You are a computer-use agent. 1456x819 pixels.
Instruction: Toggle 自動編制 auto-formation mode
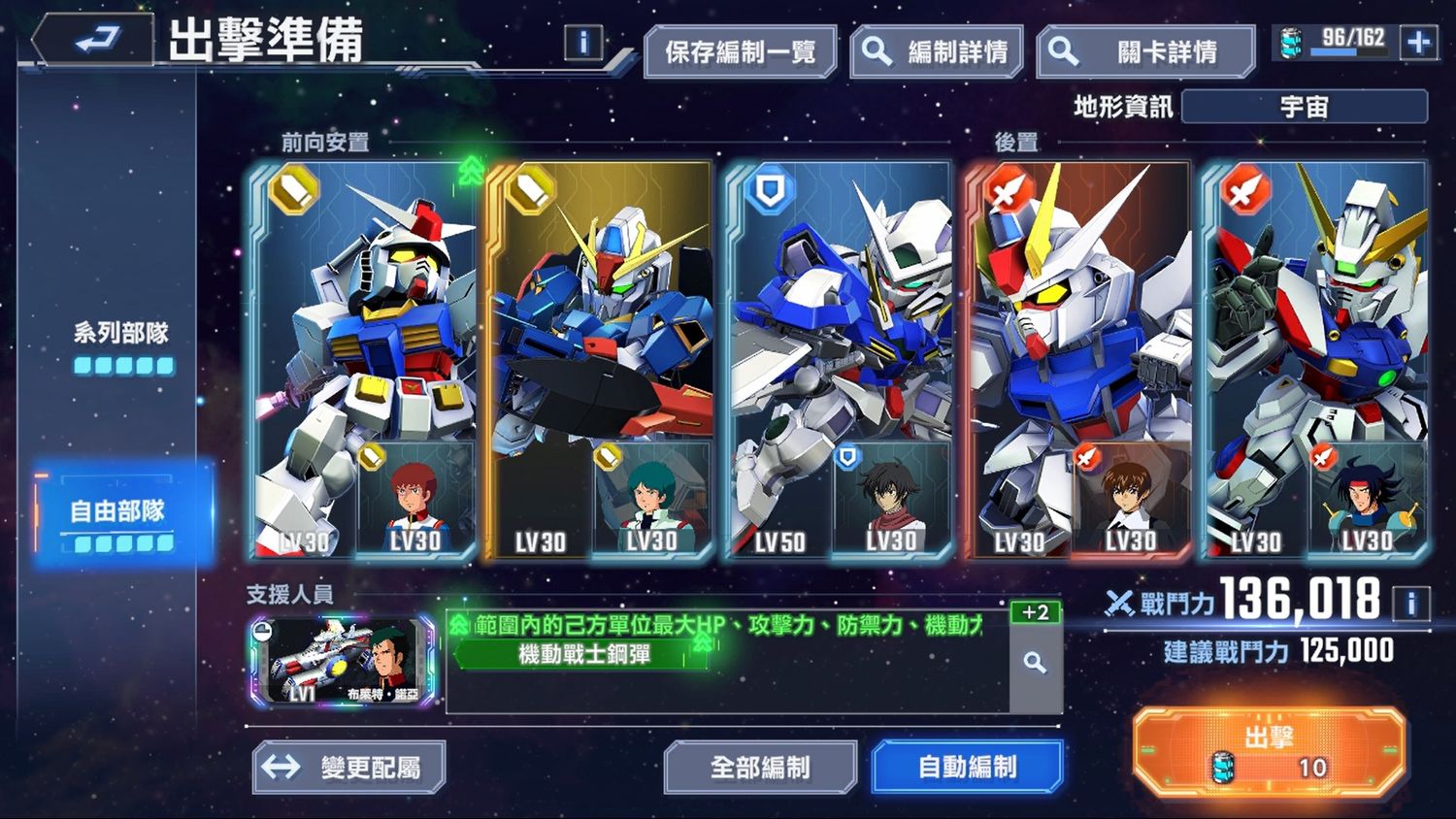[x=967, y=767]
